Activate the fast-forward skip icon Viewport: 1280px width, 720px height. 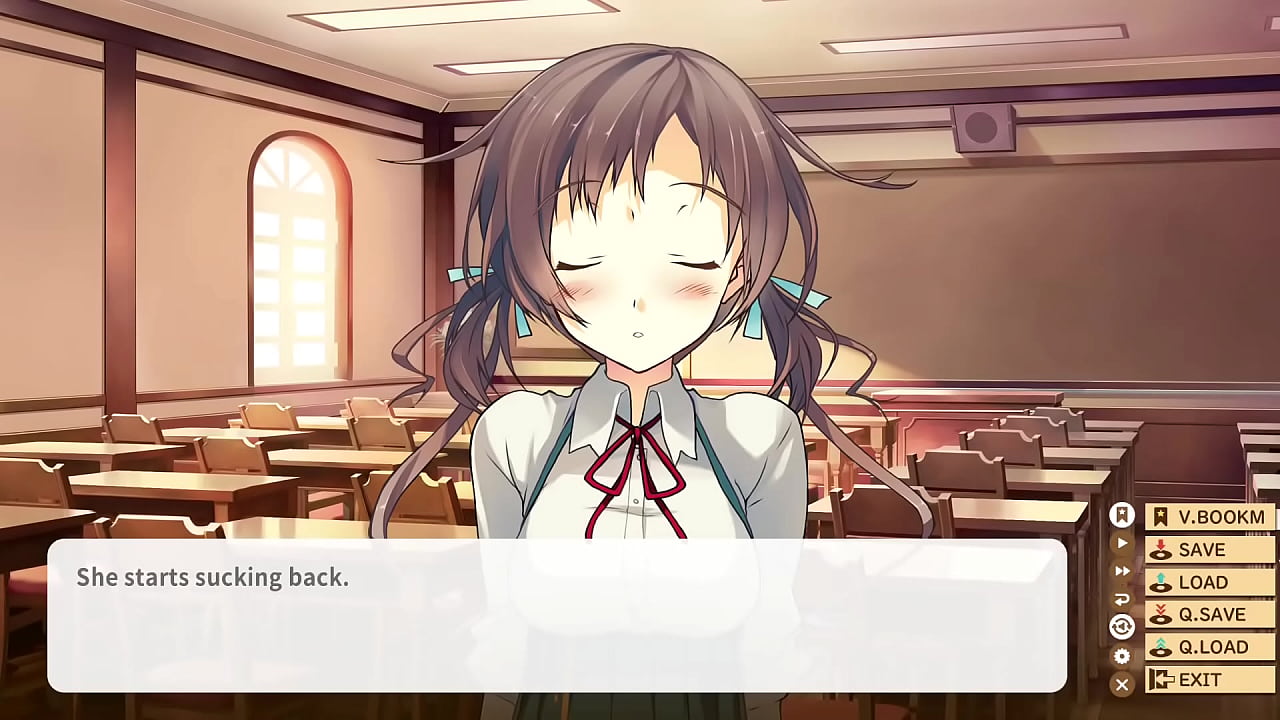click(x=1122, y=571)
